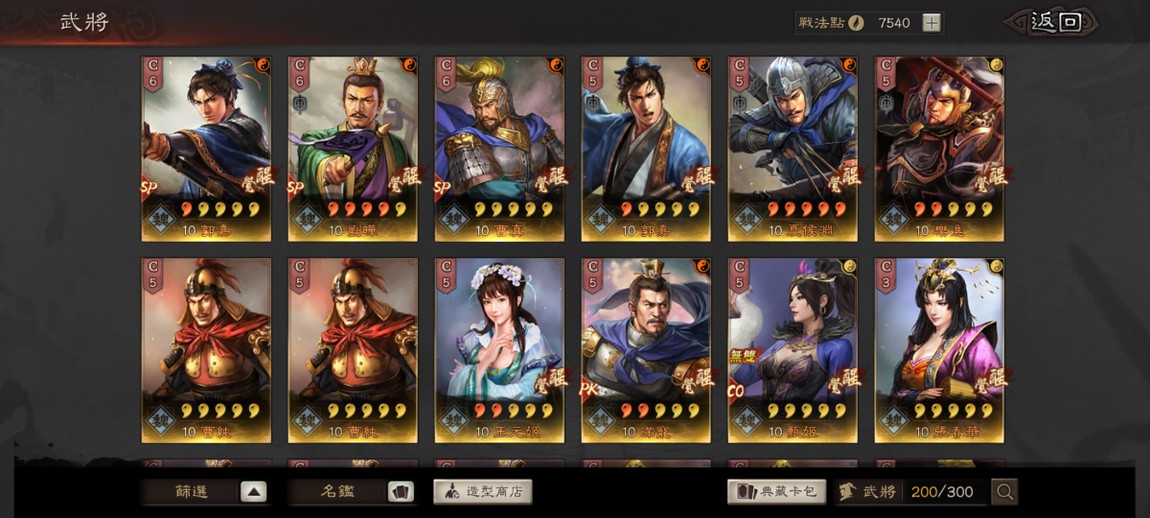Image resolution: width=1150 pixels, height=518 pixels.
Task: Select the 甄姬 general card
Action: [x=793, y=350]
